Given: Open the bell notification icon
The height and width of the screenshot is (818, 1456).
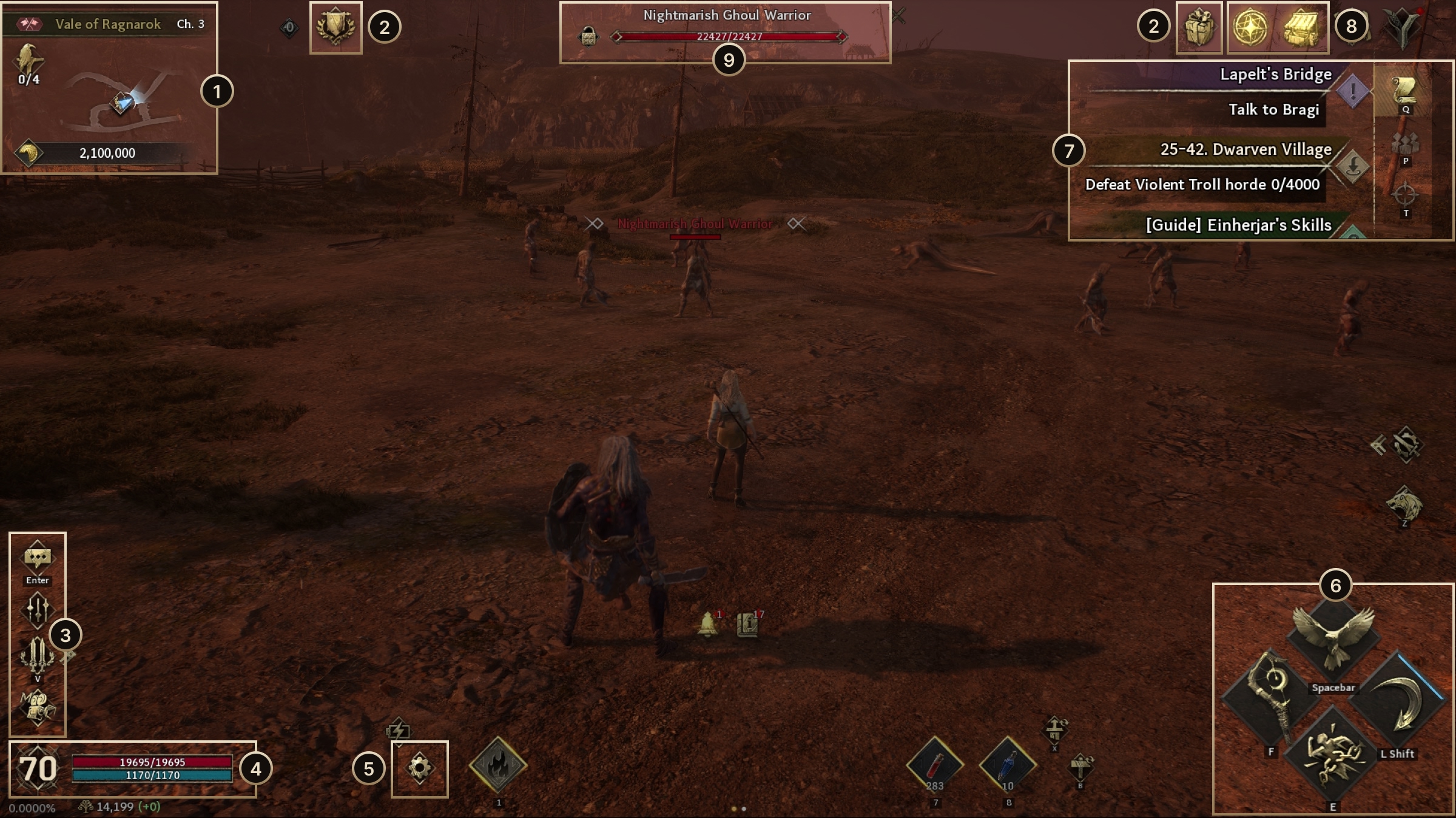Looking at the screenshot, I should (x=707, y=625).
